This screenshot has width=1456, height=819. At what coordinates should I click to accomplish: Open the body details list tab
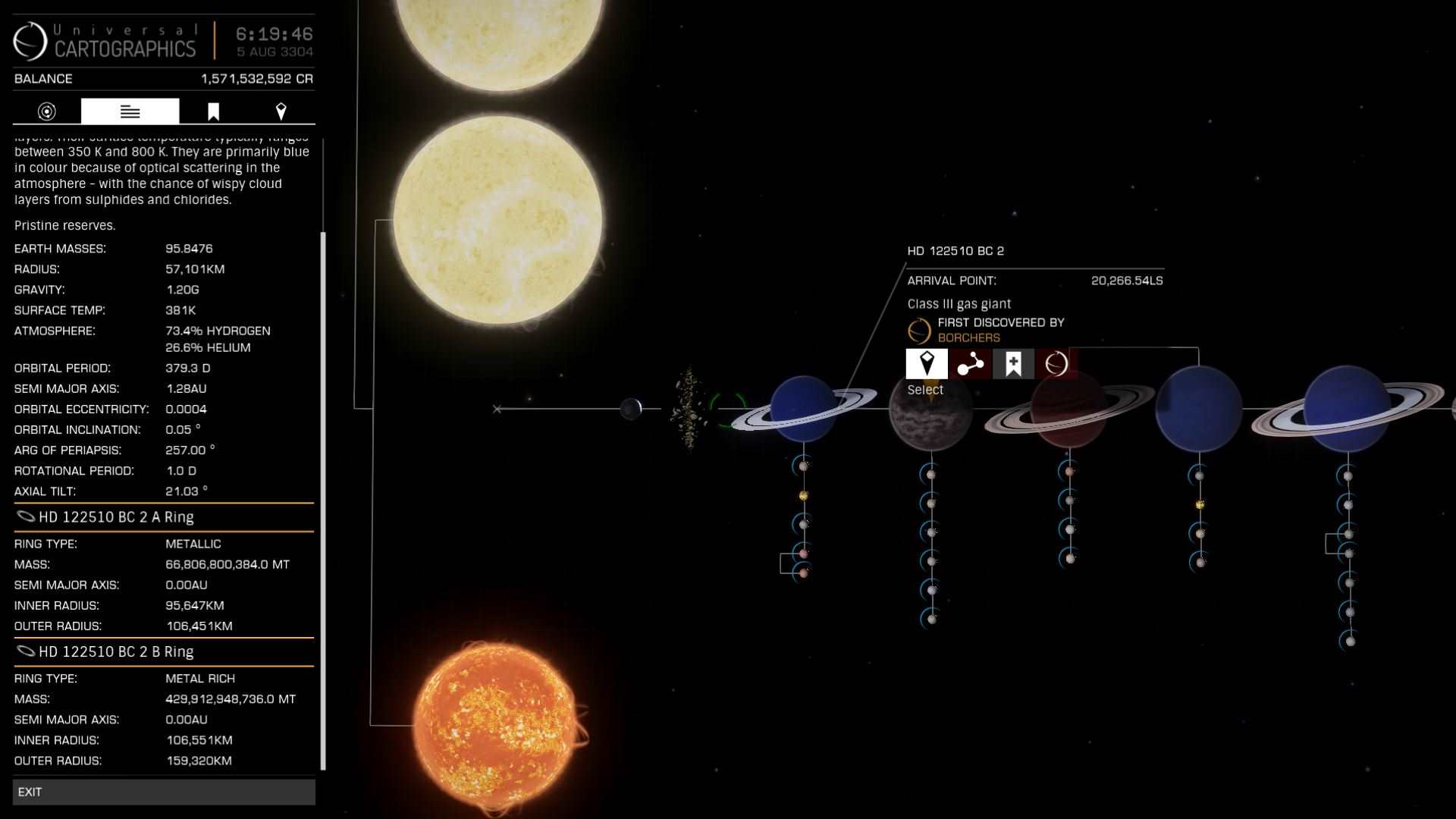coord(130,111)
